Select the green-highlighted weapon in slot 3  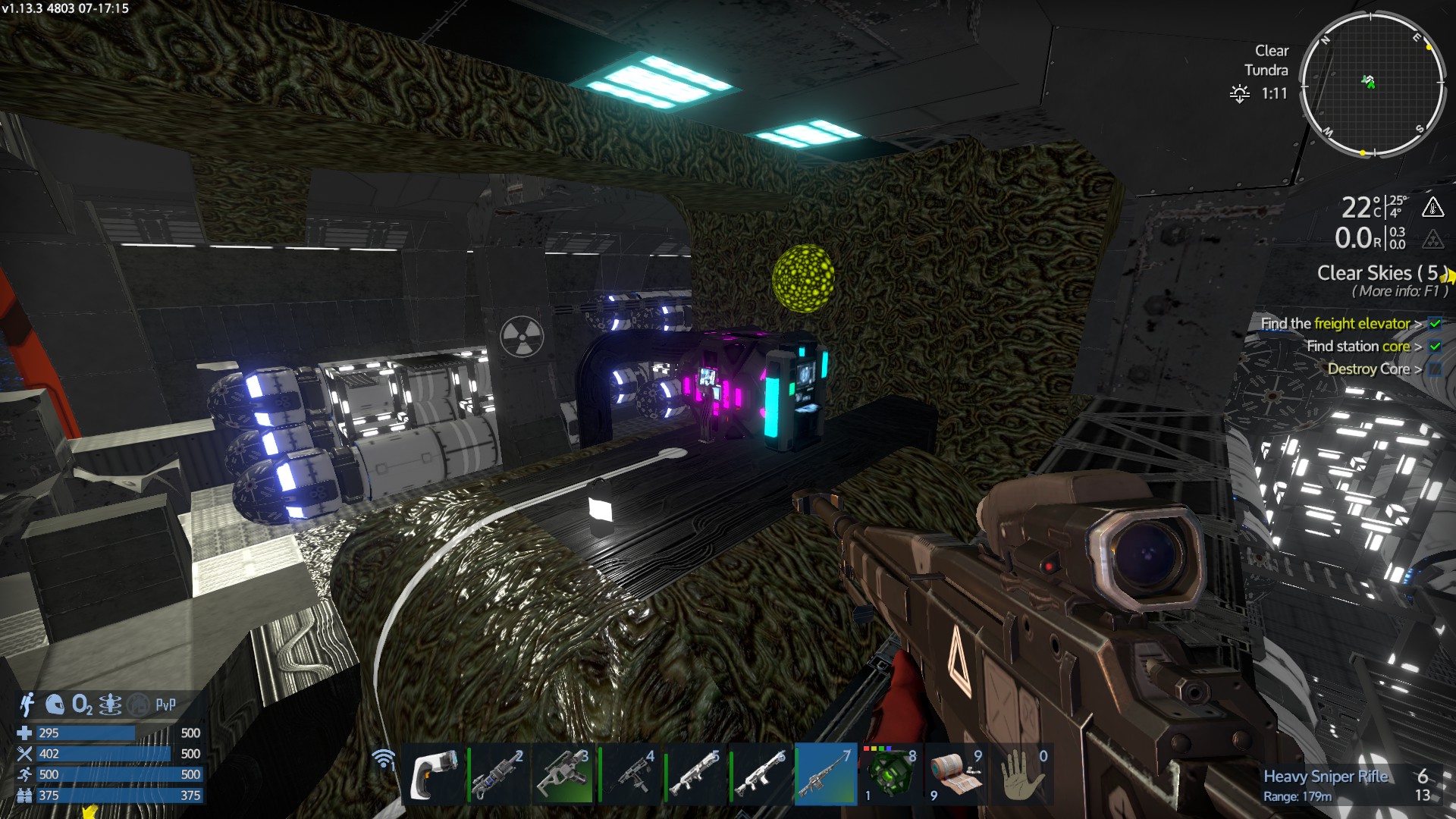(x=564, y=775)
